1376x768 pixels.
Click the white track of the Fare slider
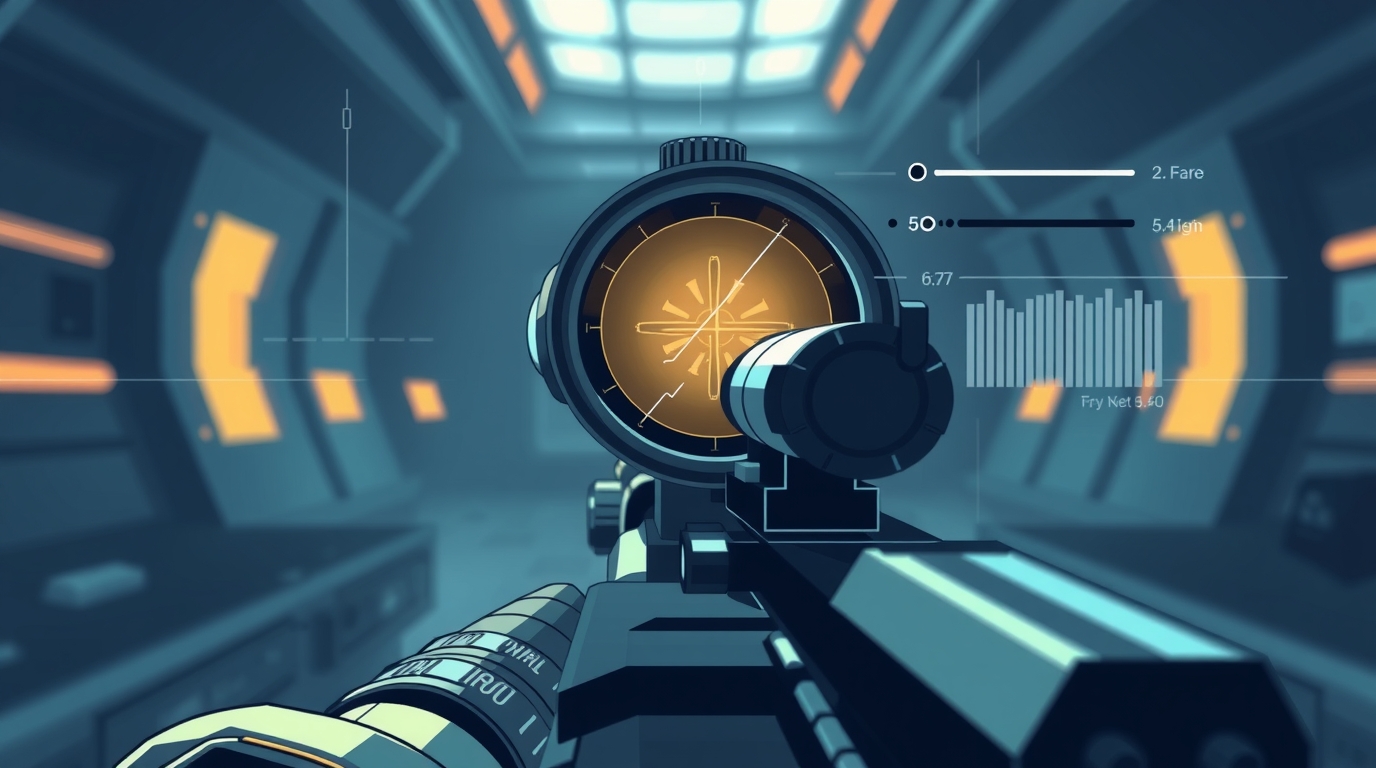click(1034, 173)
